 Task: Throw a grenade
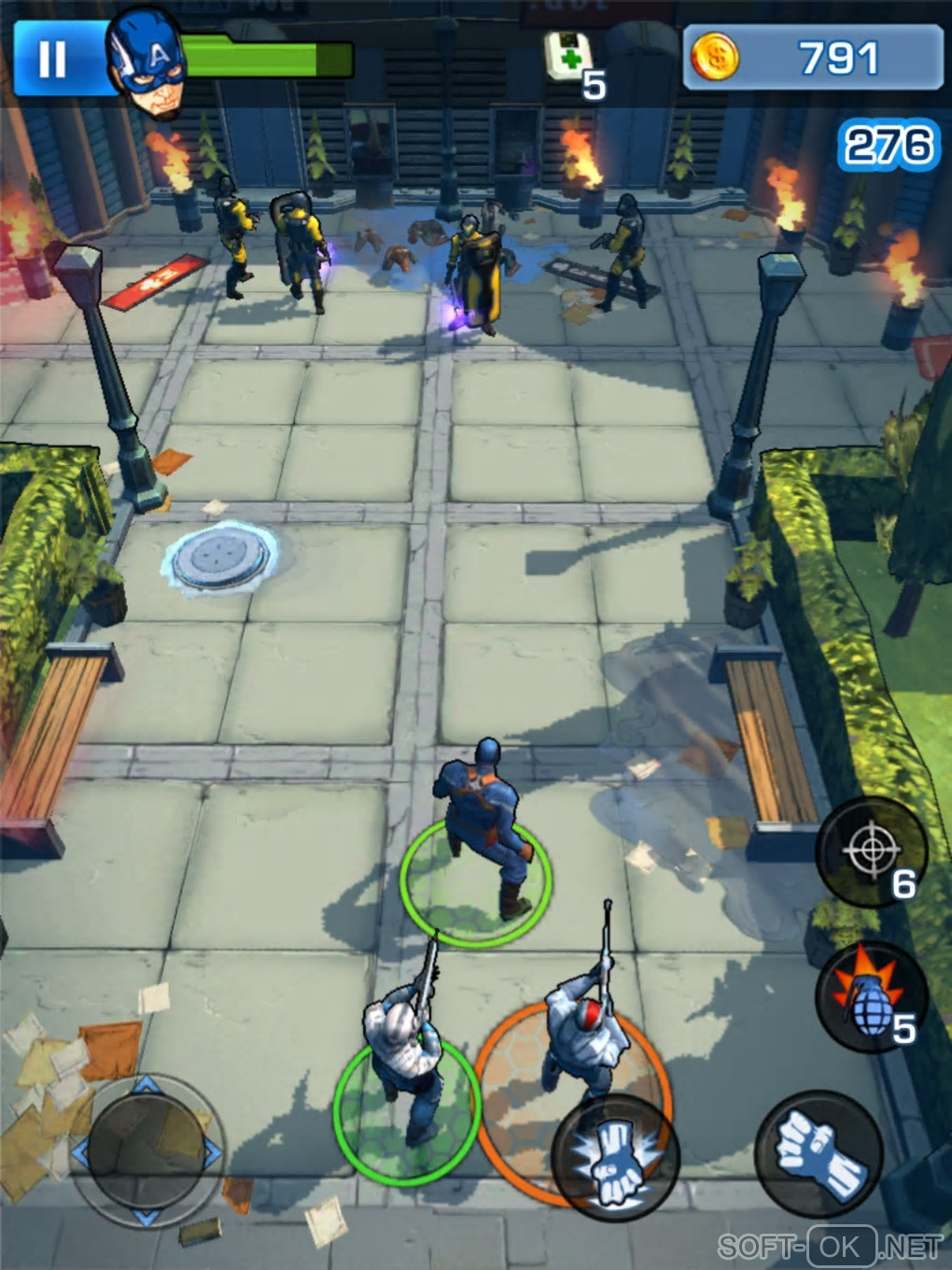coord(870,997)
